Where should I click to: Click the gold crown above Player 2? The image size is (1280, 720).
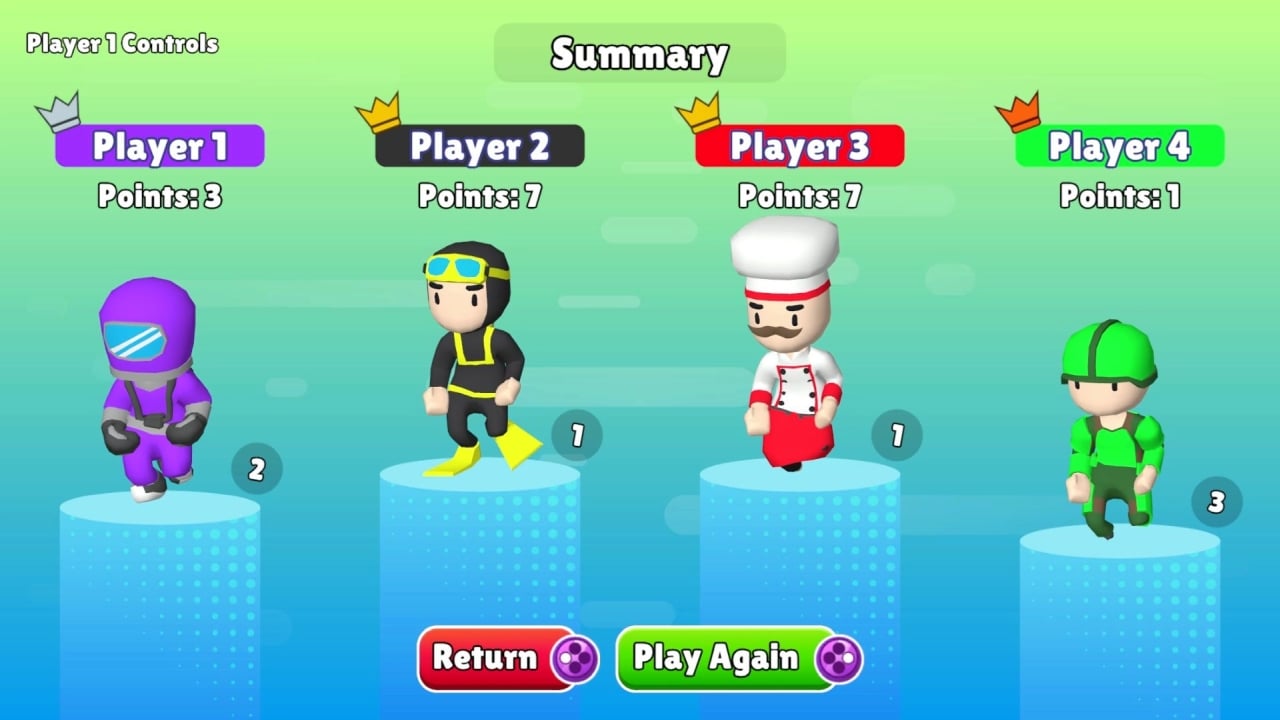[375, 112]
